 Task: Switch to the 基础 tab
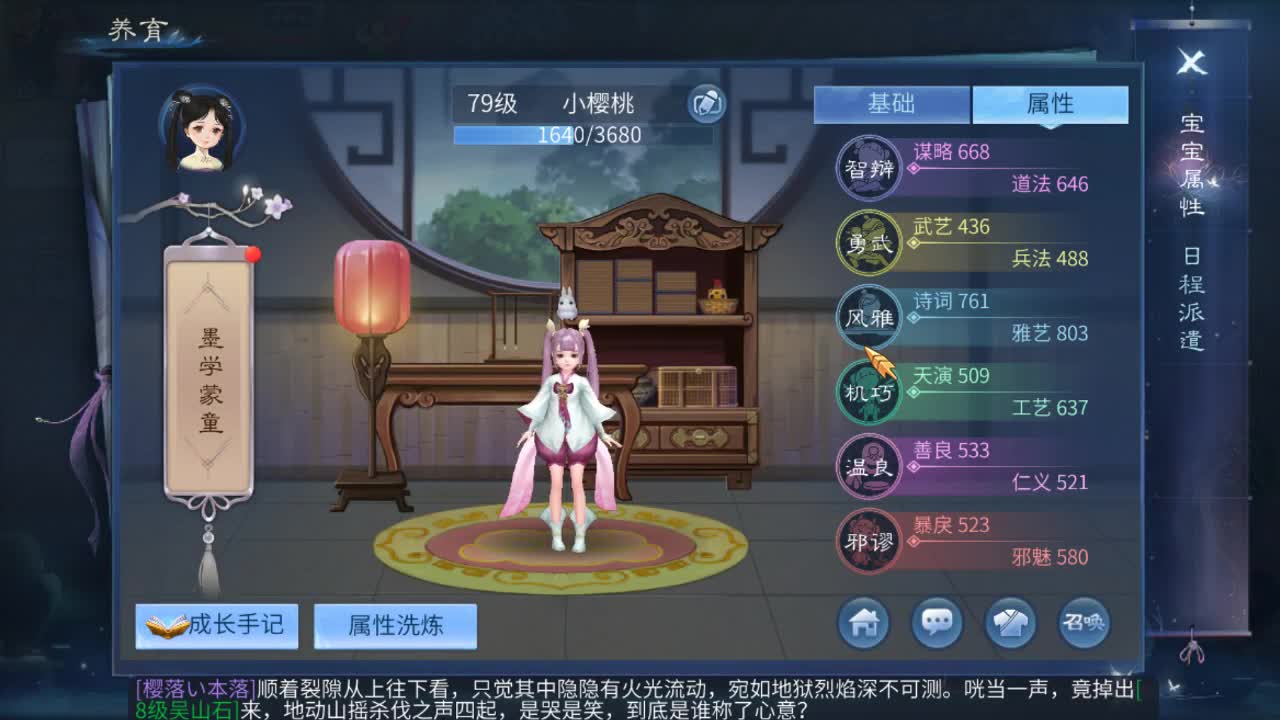[x=893, y=104]
